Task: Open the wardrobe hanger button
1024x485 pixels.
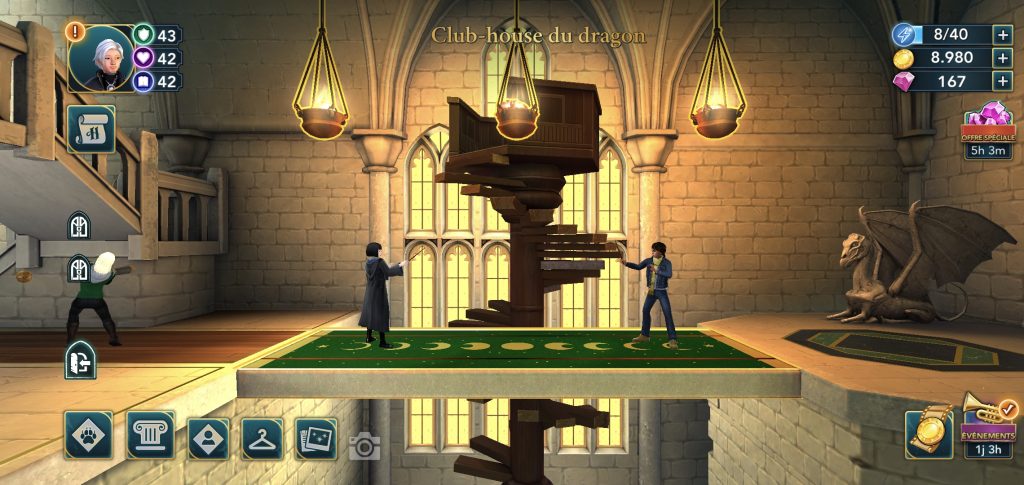Action: coord(262,438)
